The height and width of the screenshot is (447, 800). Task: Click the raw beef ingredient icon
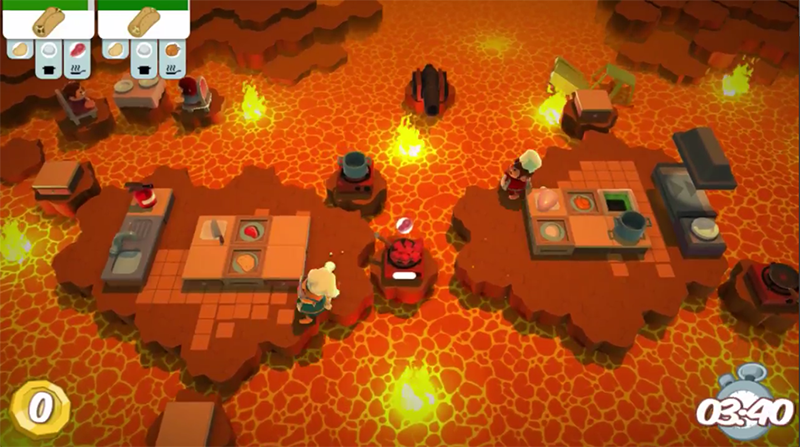pyautogui.click(x=79, y=49)
